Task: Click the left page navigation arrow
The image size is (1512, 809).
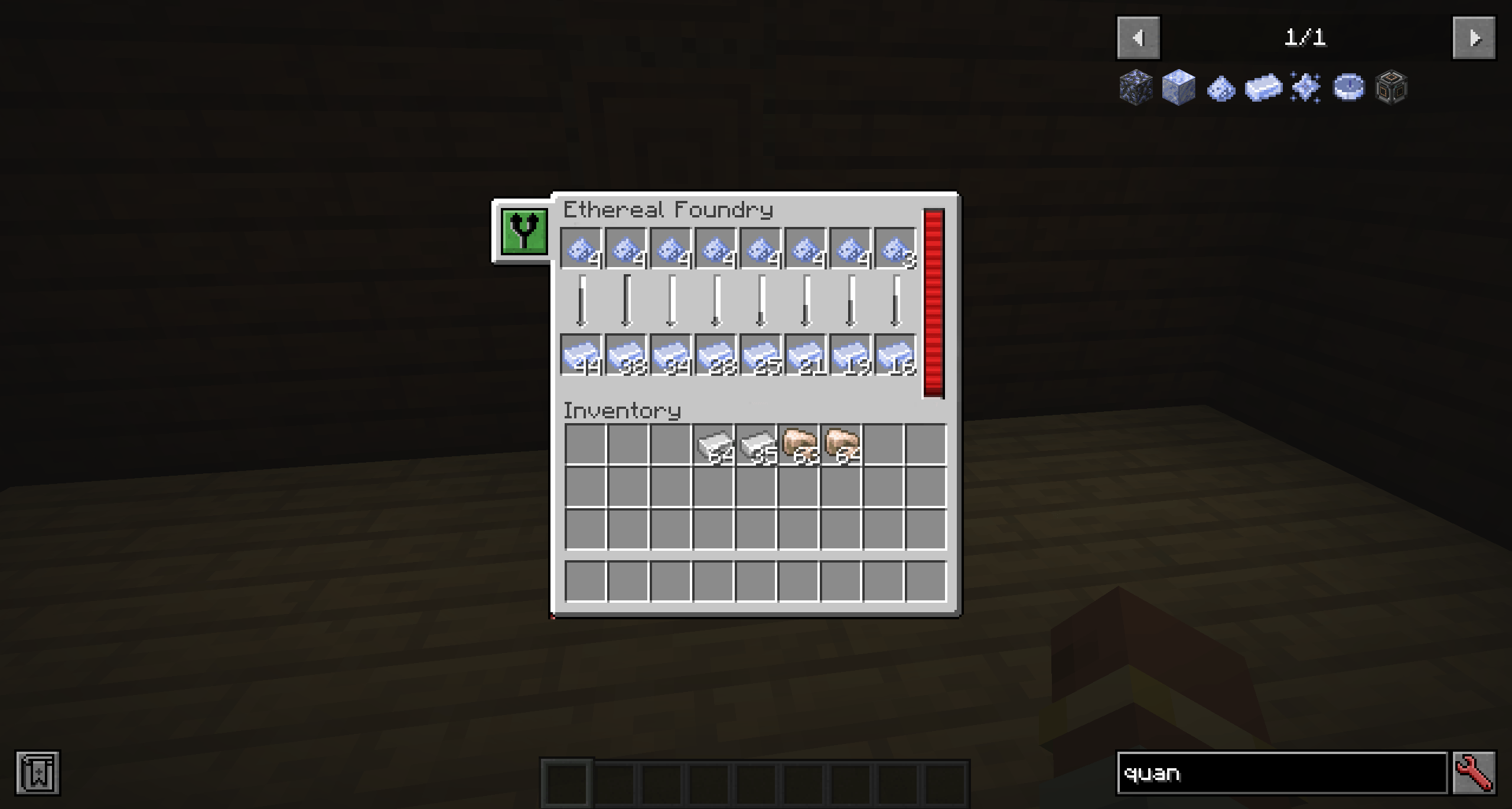Action: (1138, 37)
